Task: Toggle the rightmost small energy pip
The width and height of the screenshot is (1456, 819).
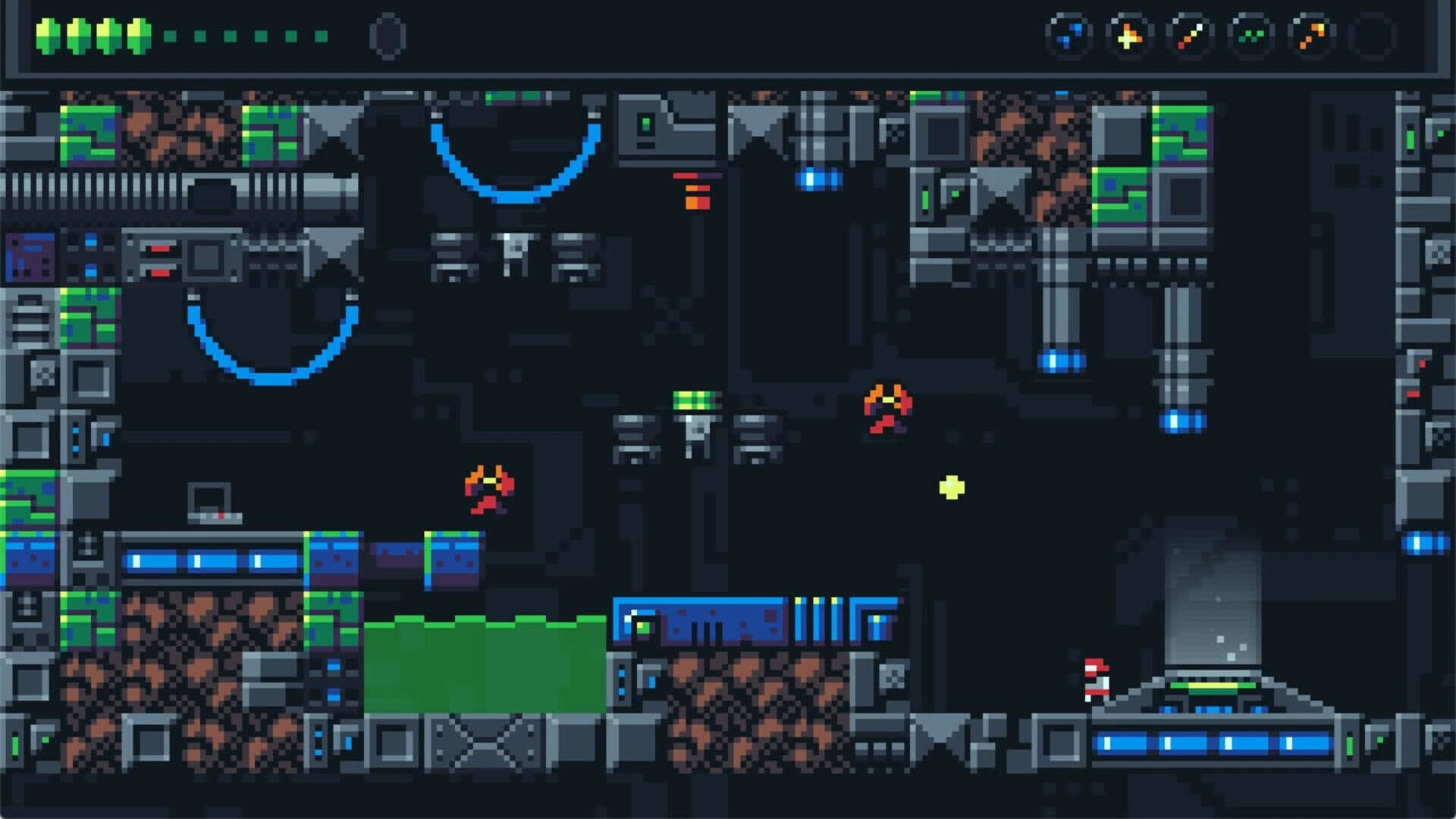Action: pos(322,36)
